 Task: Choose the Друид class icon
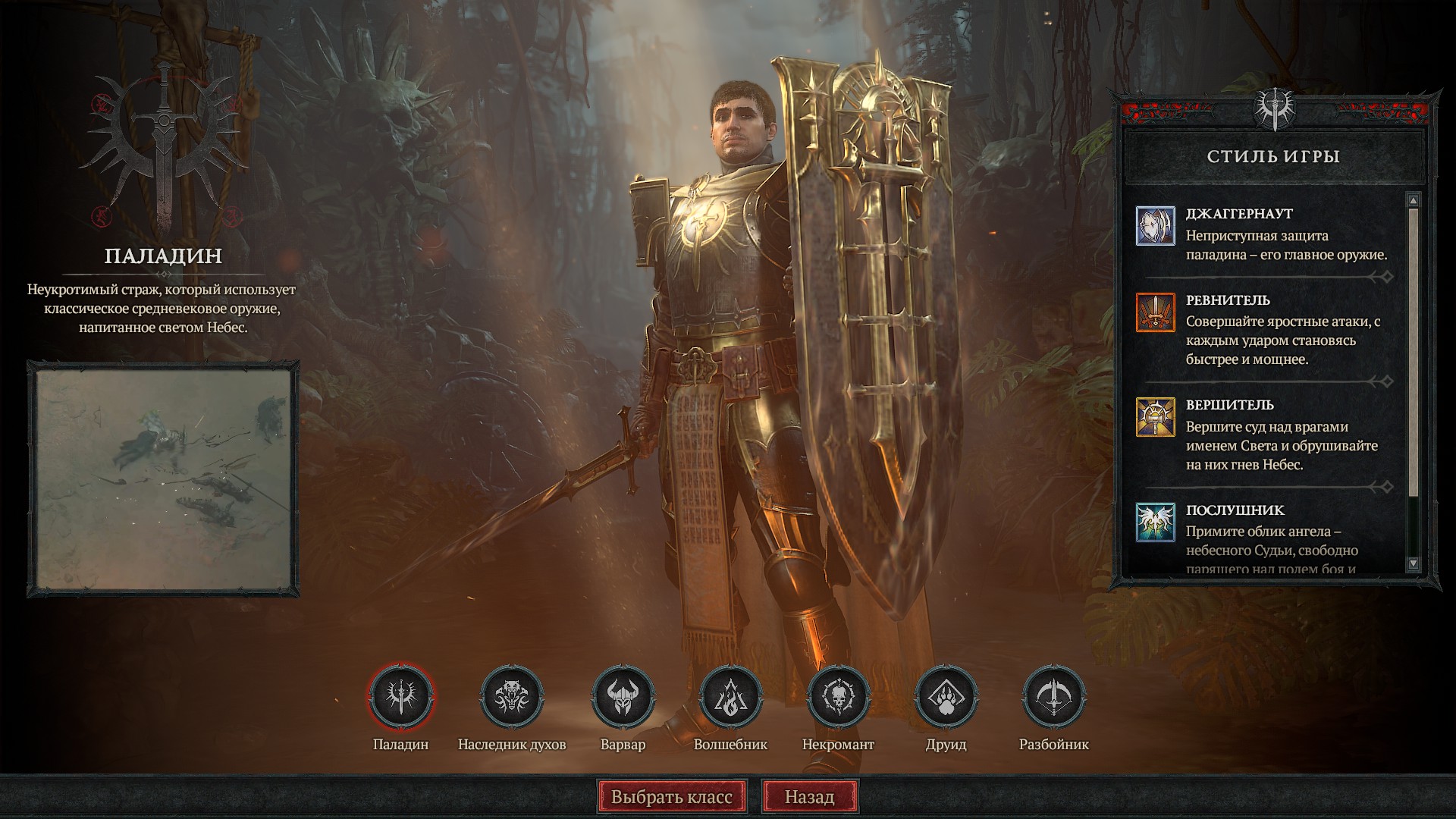(x=946, y=696)
